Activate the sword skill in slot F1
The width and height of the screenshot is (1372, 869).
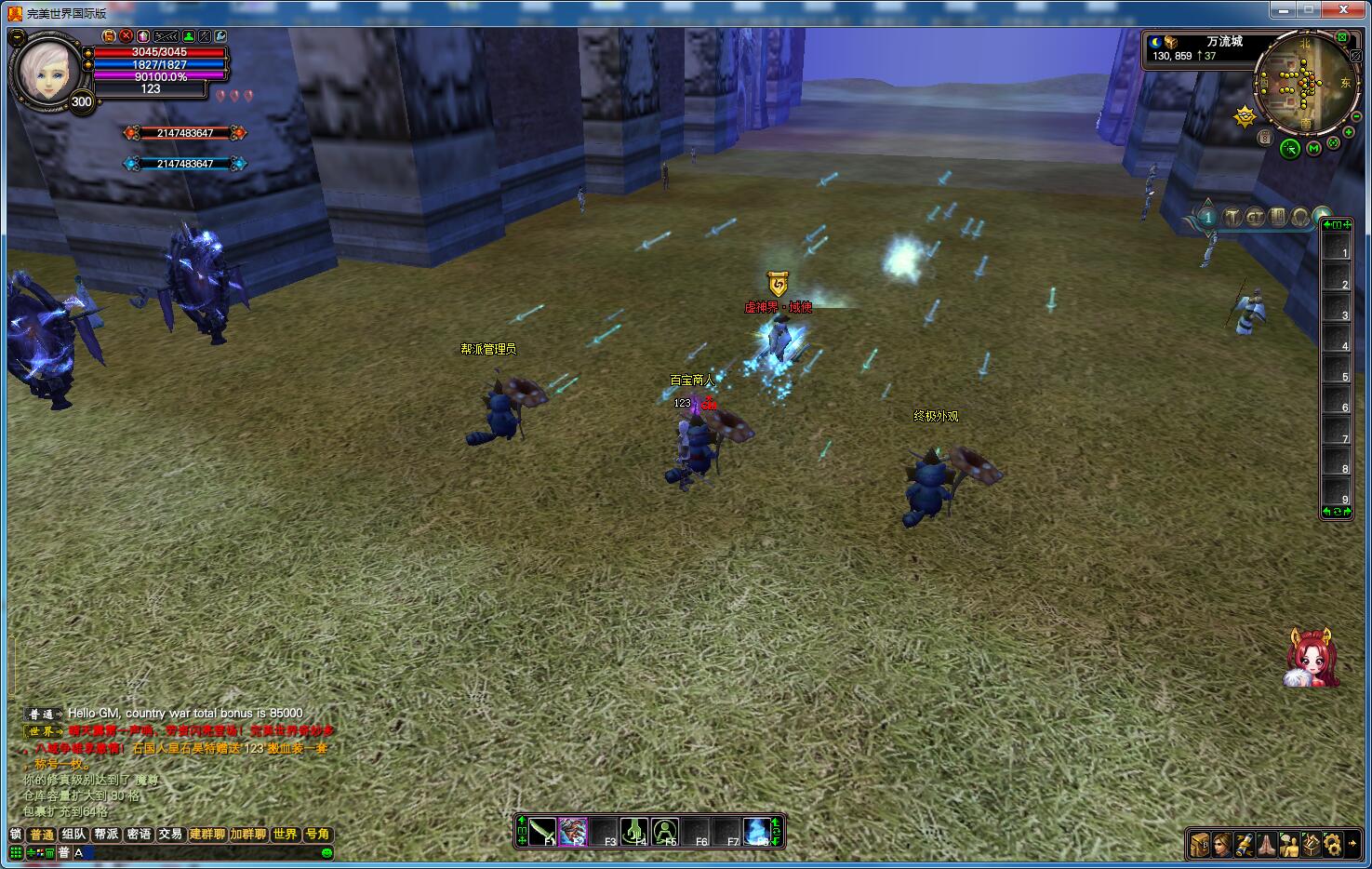coord(543,832)
